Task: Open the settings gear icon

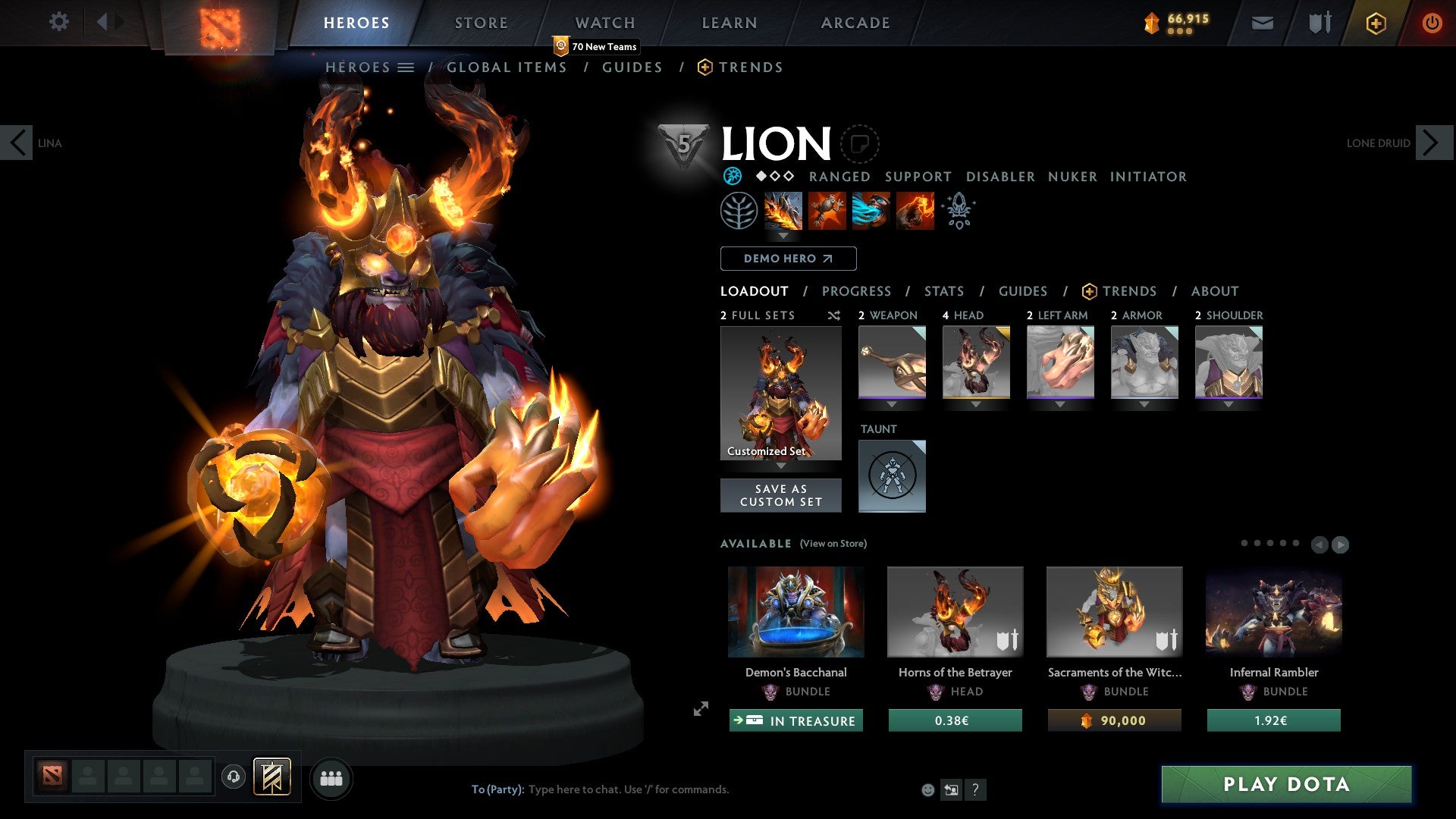Action: pos(58,22)
